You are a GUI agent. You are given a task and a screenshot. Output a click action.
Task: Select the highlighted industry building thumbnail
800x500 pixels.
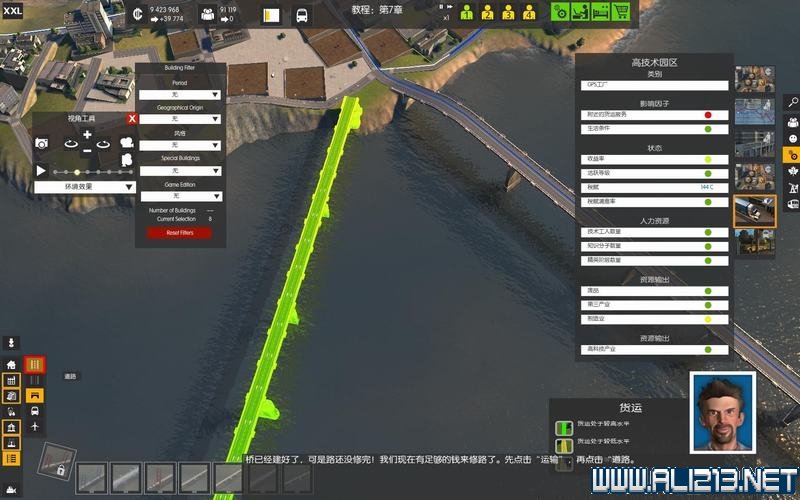pos(754,209)
